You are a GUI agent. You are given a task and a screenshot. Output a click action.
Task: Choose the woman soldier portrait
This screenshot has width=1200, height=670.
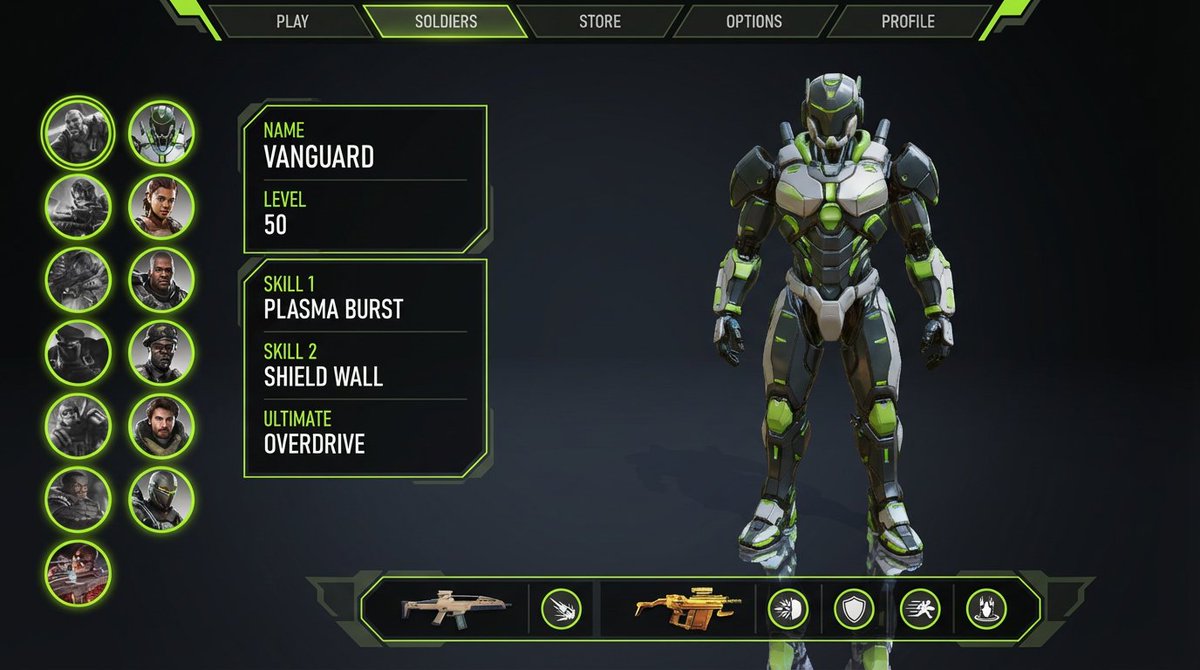(x=161, y=206)
